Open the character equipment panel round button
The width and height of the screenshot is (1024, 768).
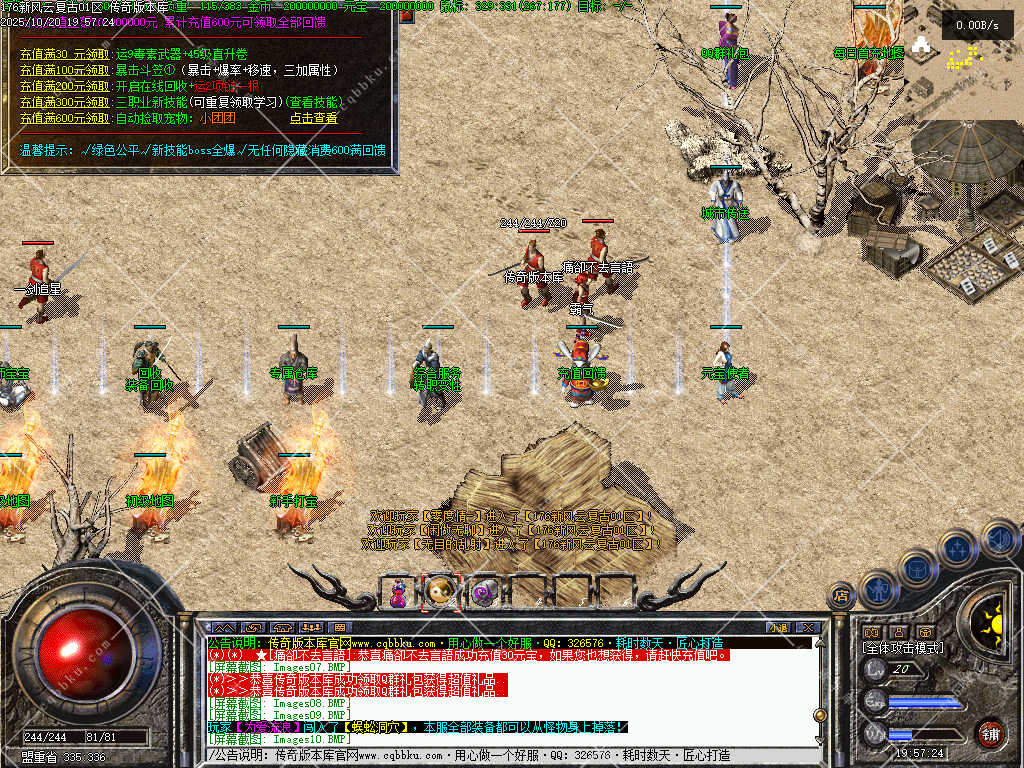coord(878,588)
